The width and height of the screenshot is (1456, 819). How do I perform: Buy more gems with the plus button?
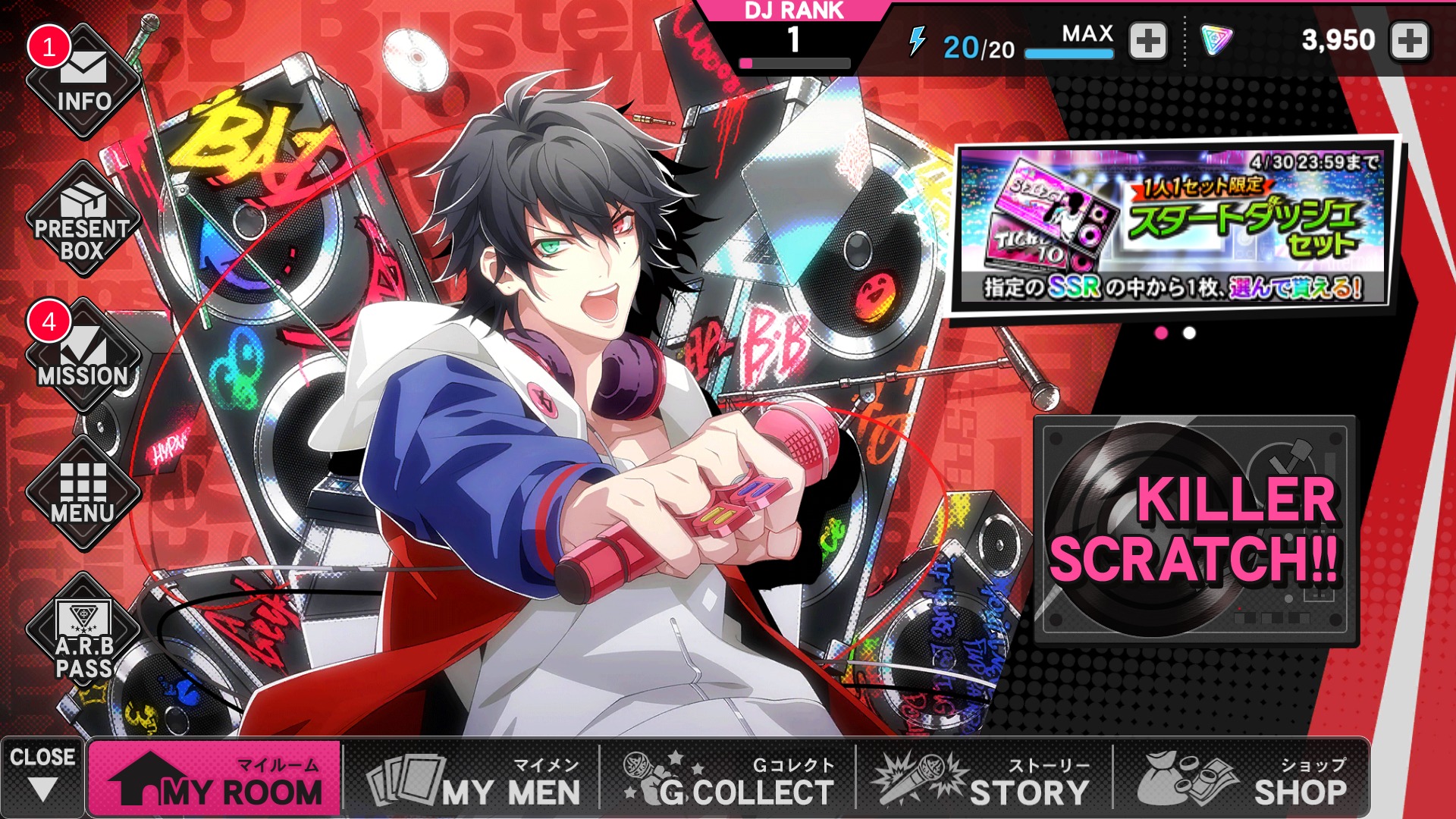(1410, 41)
